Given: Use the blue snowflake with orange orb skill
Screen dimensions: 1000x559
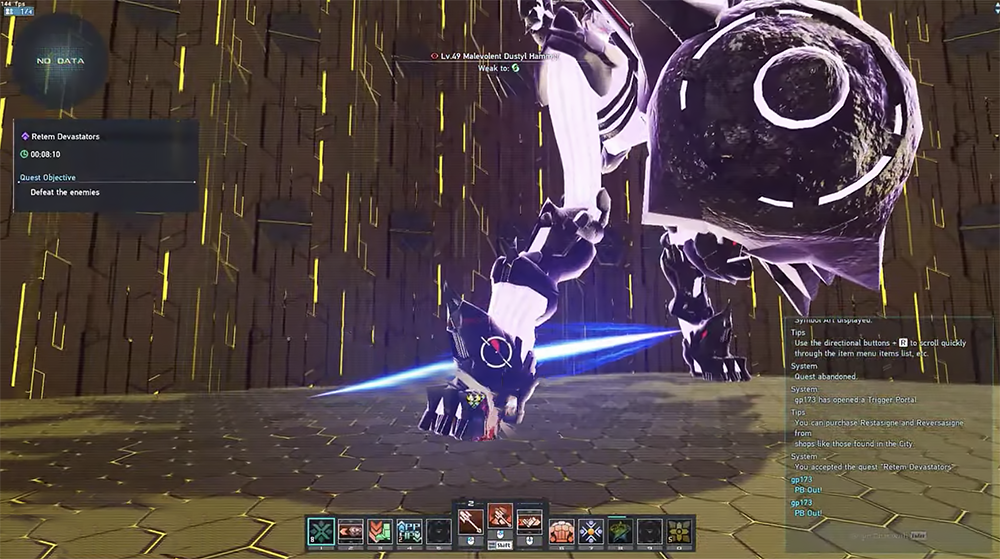Looking at the screenshot, I should pos(590,531).
